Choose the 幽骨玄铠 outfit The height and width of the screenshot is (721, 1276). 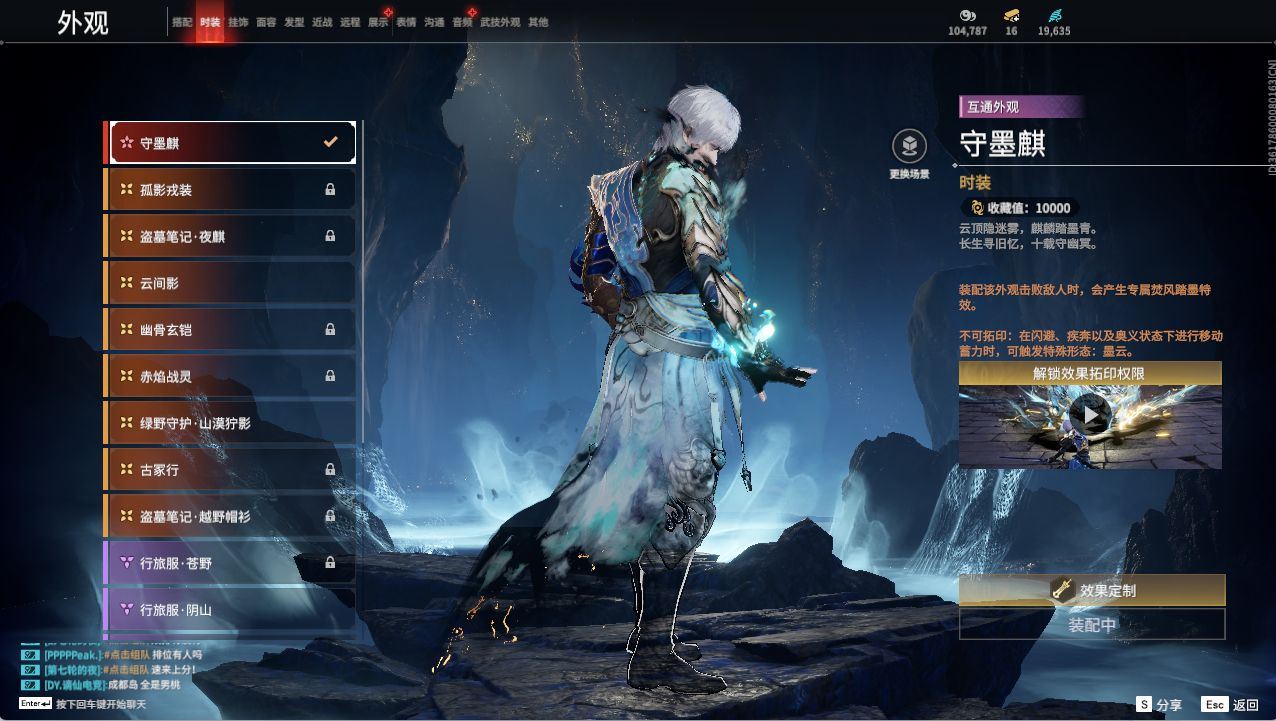coord(232,330)
